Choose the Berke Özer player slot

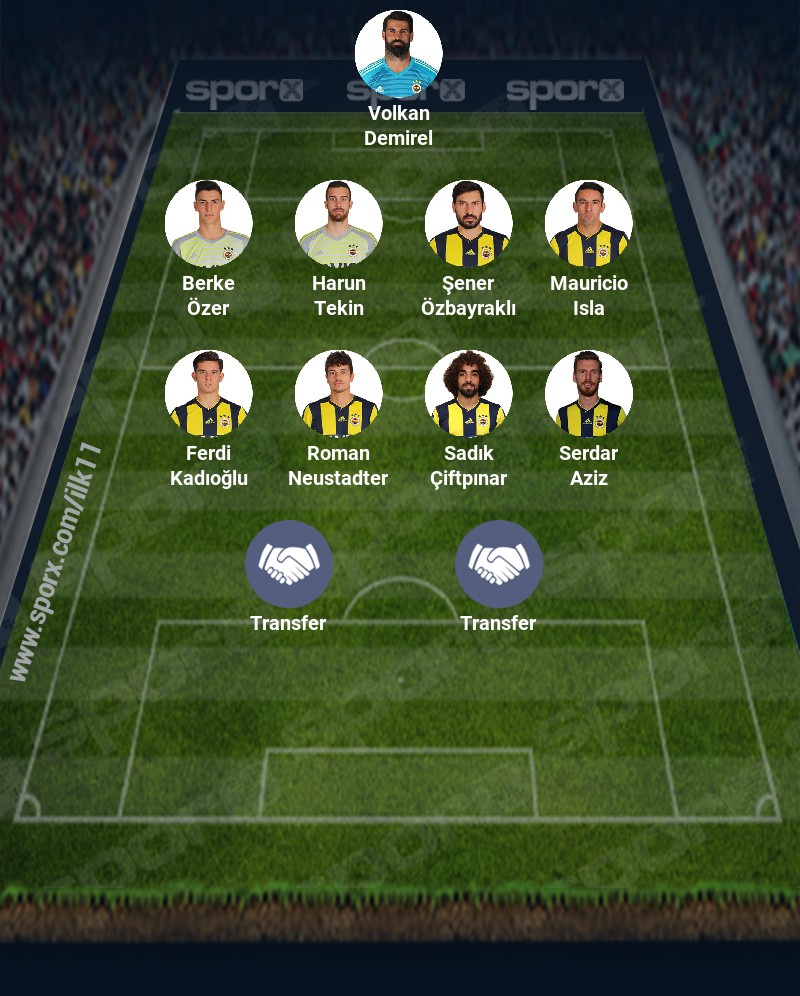pos(208,224)
